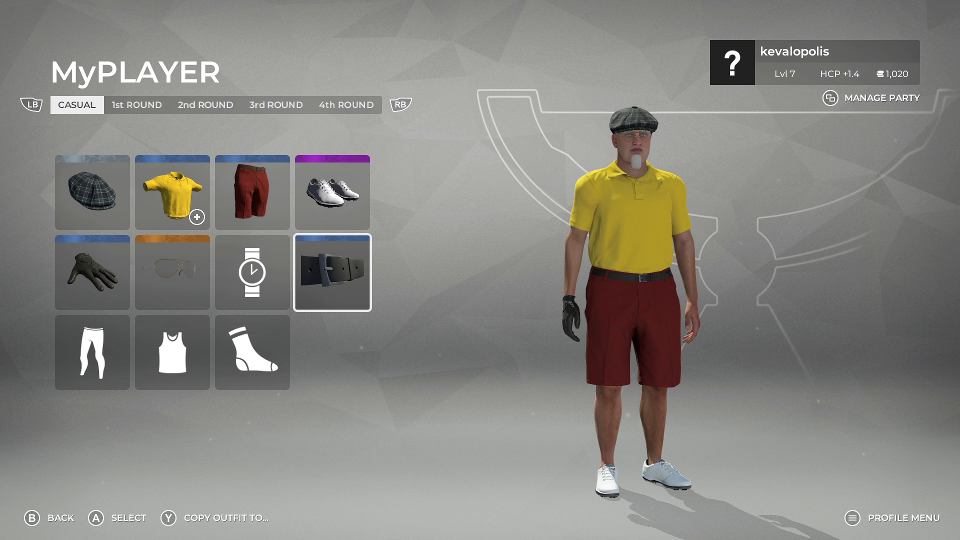The image size is (960, 540).
Task: Choose the red shorts slot
Action: click(x=252, y=192)
